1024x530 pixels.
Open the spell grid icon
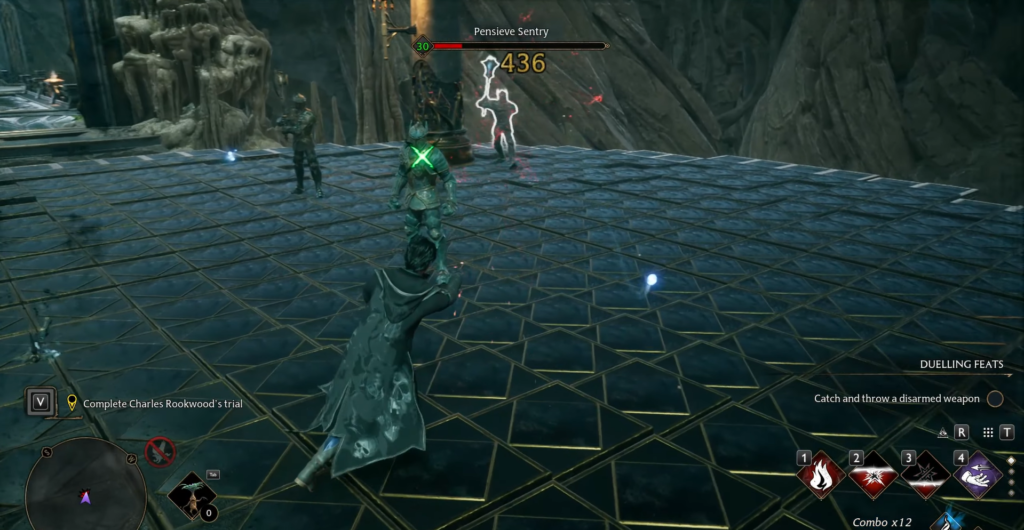[988, 433]
